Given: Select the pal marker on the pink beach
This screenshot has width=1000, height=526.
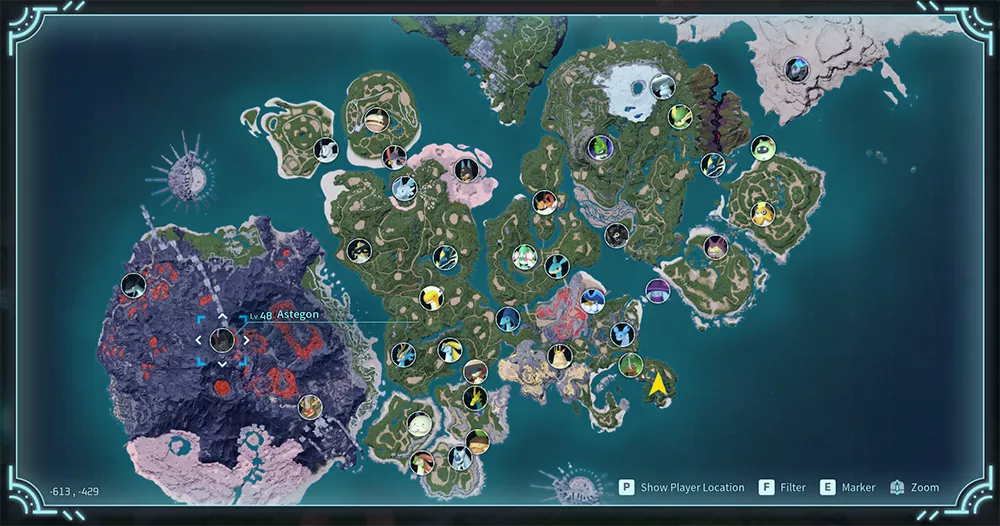Looking at the screenshot, I should (x=464, y=168).
